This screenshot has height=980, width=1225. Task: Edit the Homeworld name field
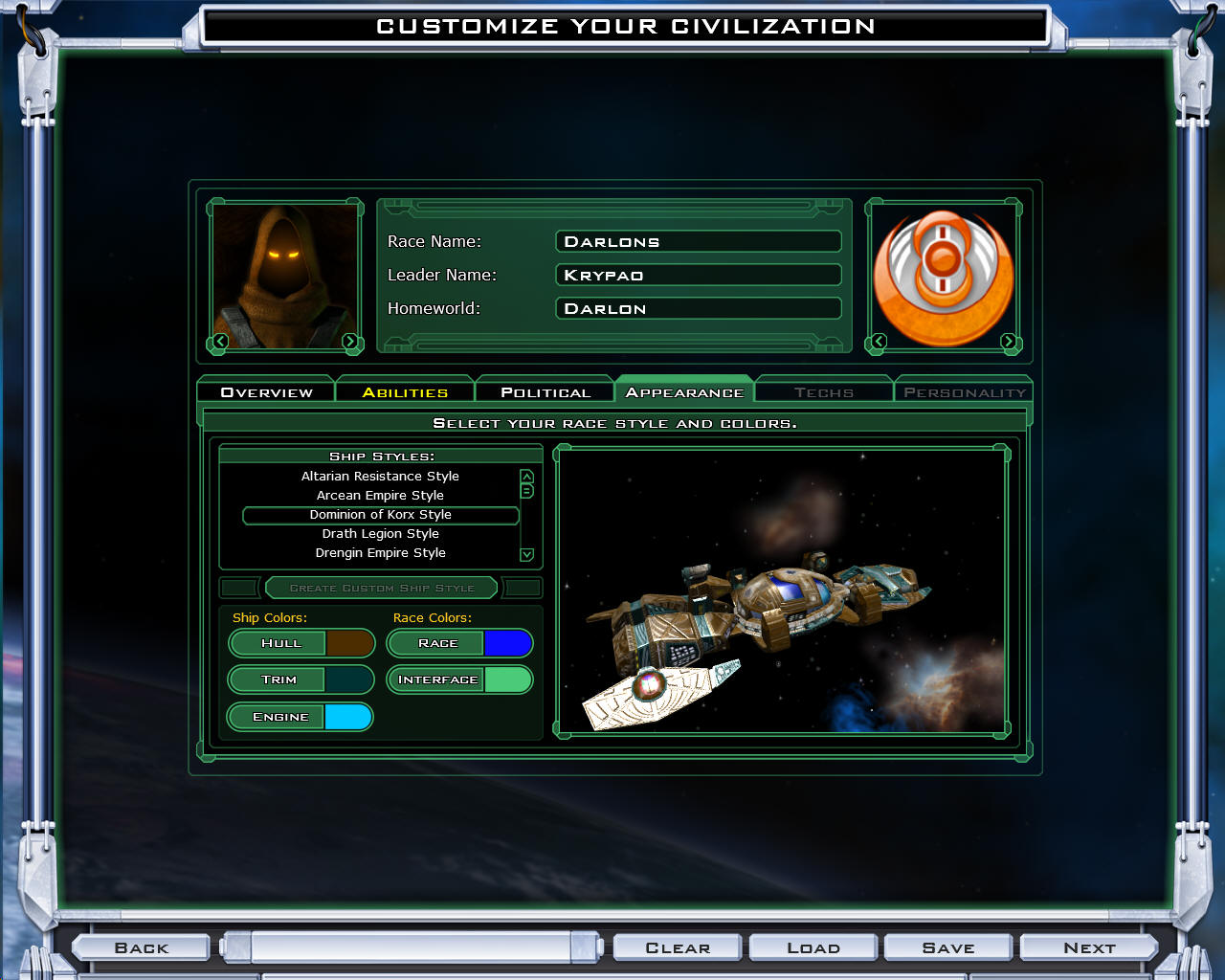pyautogui.click(x=698, y=308)
